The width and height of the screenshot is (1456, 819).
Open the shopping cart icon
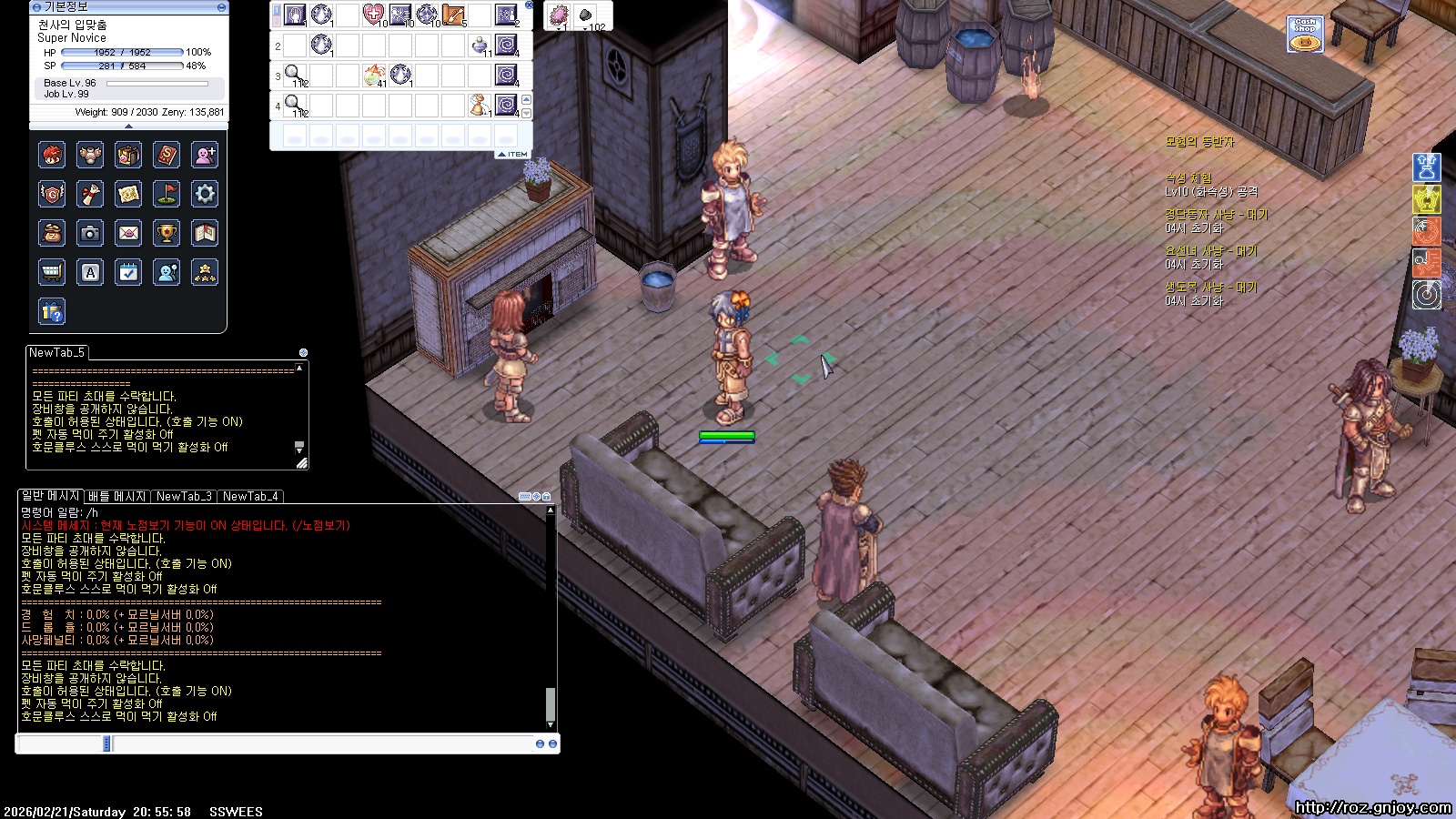(52, 272)
